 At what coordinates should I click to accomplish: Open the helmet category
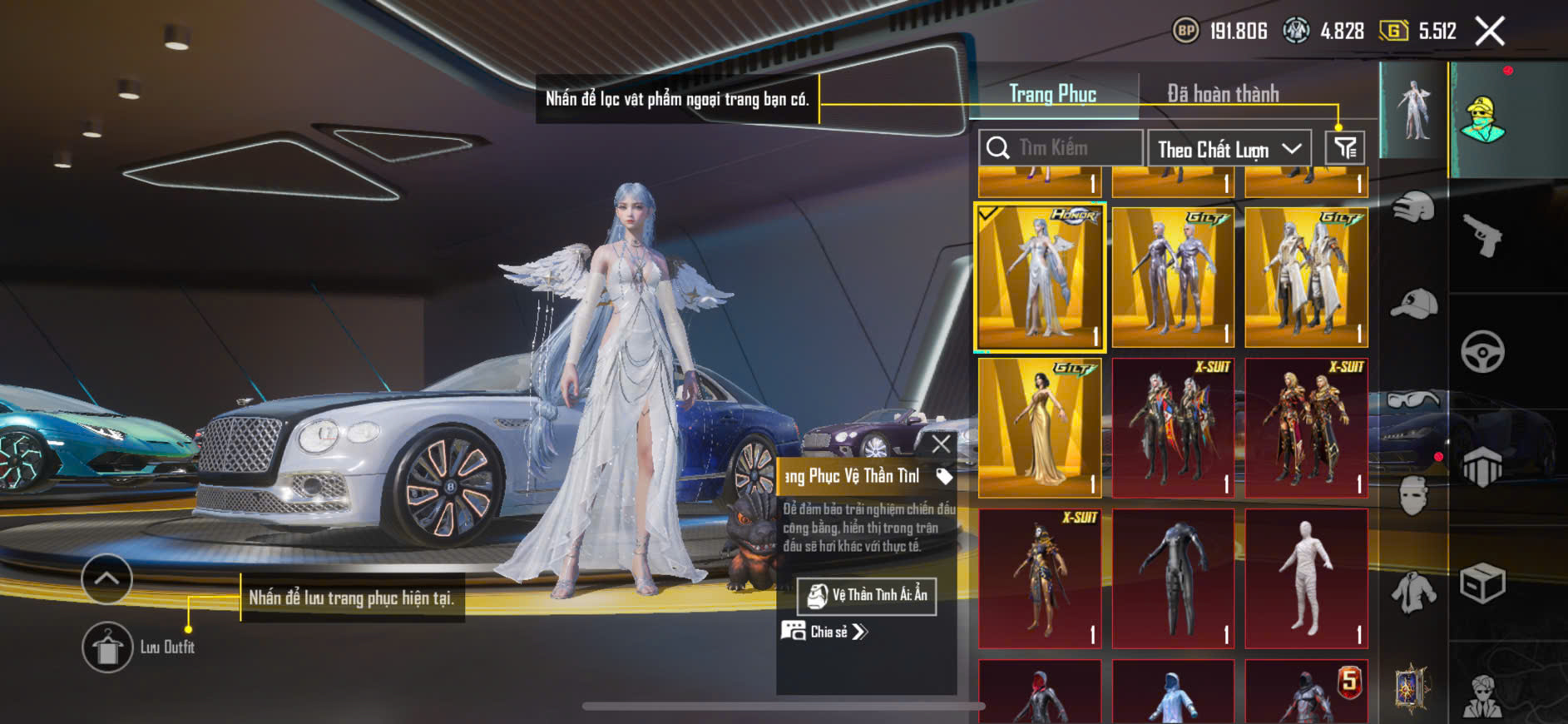pos(1413,207)
